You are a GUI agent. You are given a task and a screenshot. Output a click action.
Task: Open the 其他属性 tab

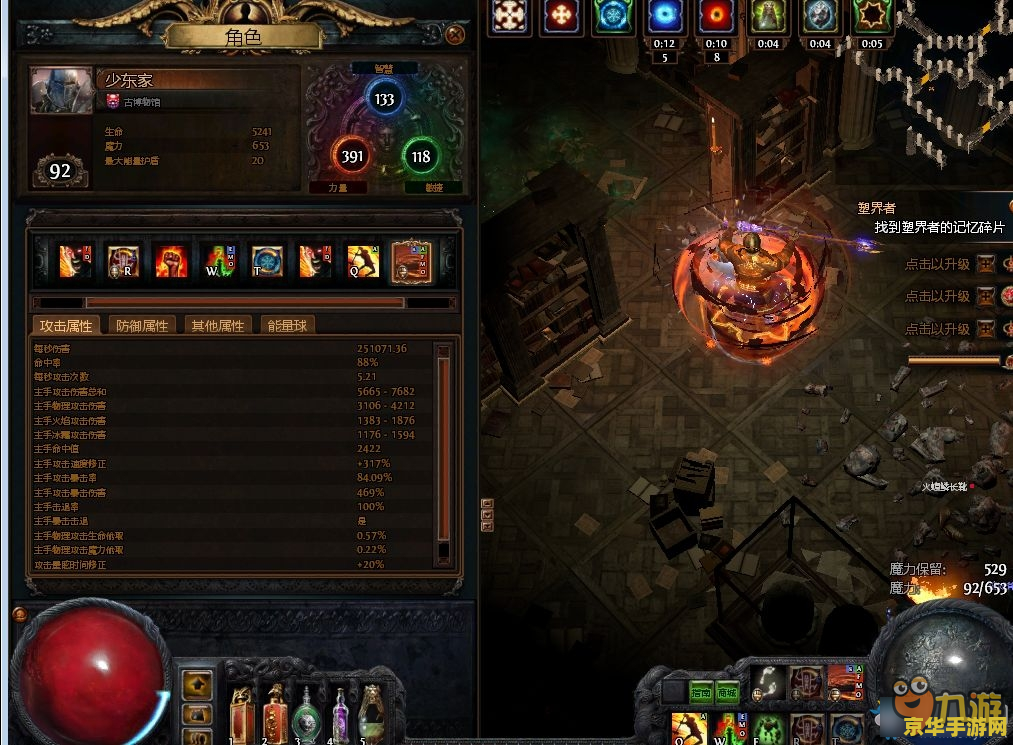click(217, 325)
